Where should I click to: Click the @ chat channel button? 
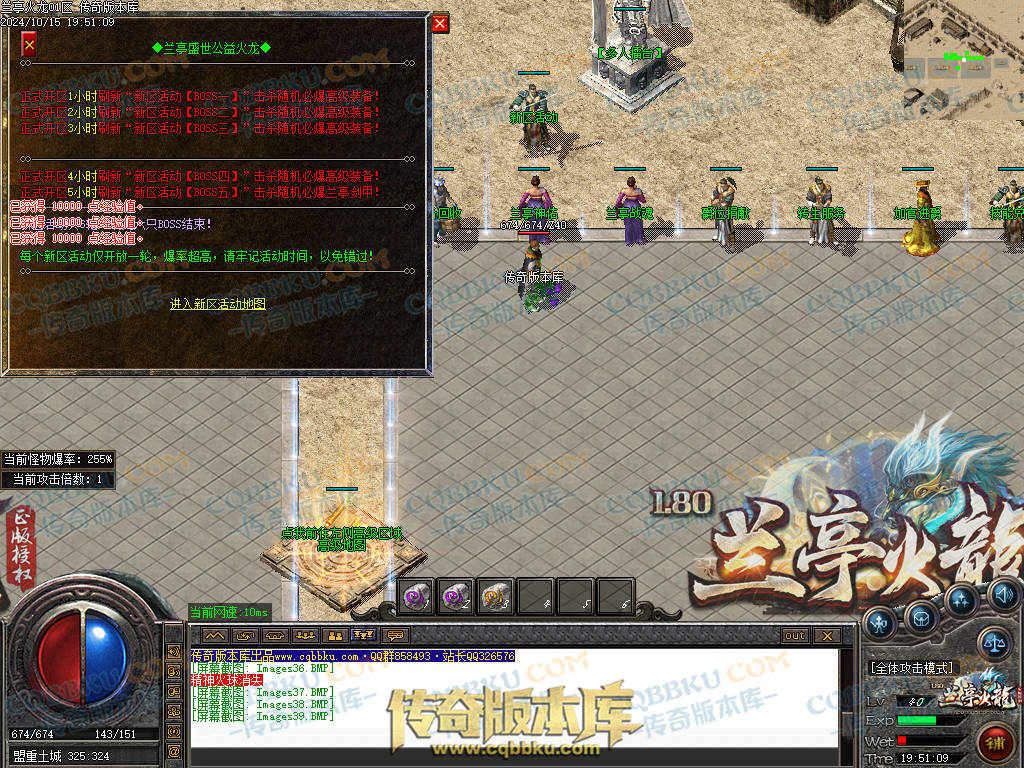point(174,751)
